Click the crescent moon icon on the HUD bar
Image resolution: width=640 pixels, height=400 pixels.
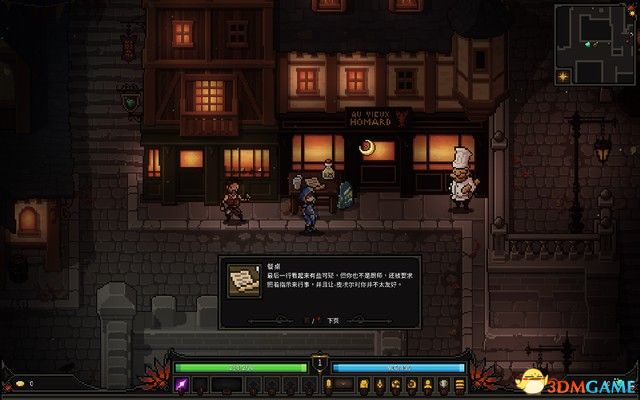[x=412, y=385]
